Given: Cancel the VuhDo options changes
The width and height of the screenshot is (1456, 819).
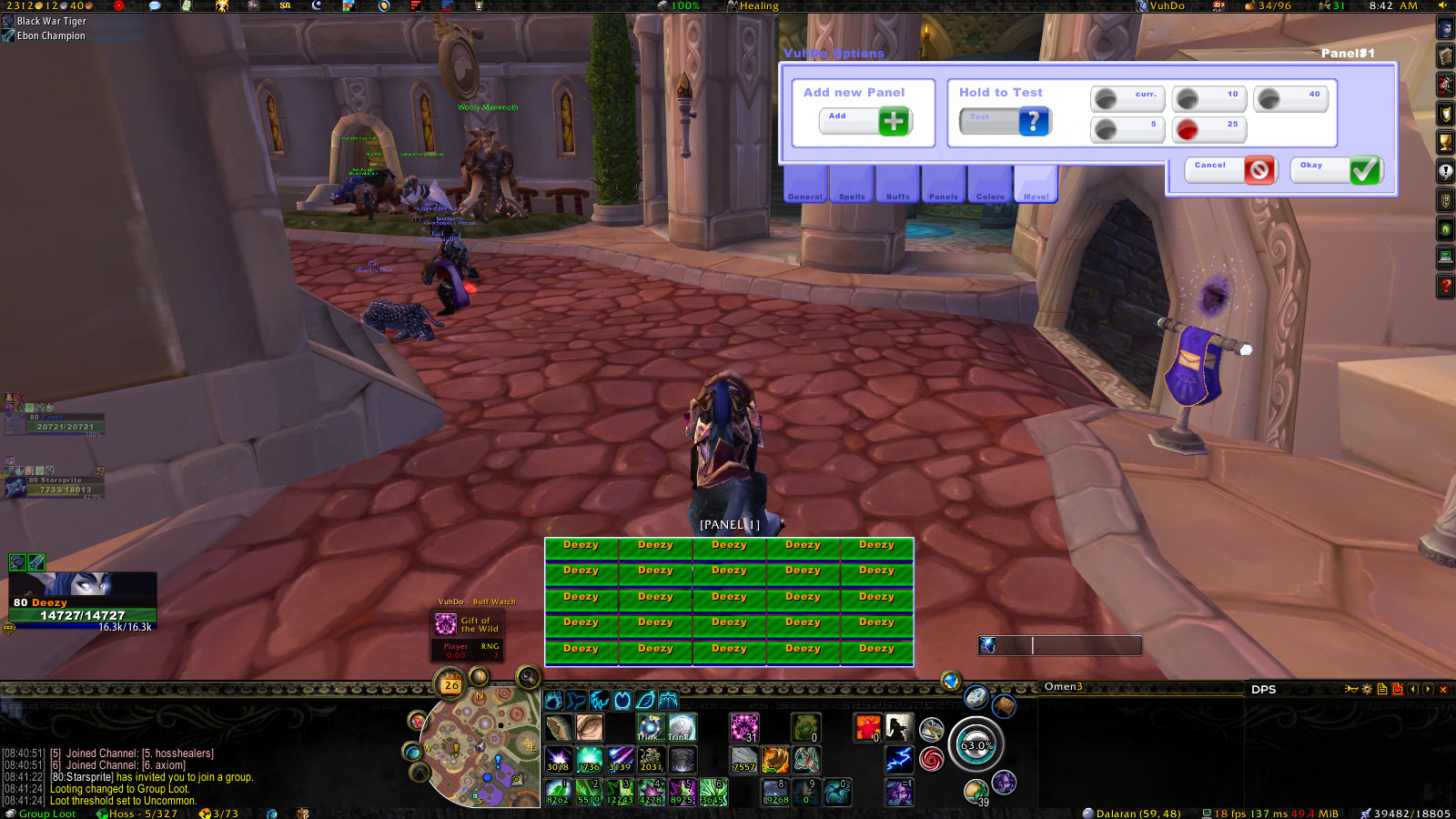Looking at the screenshot, I should click(1259, 170).
